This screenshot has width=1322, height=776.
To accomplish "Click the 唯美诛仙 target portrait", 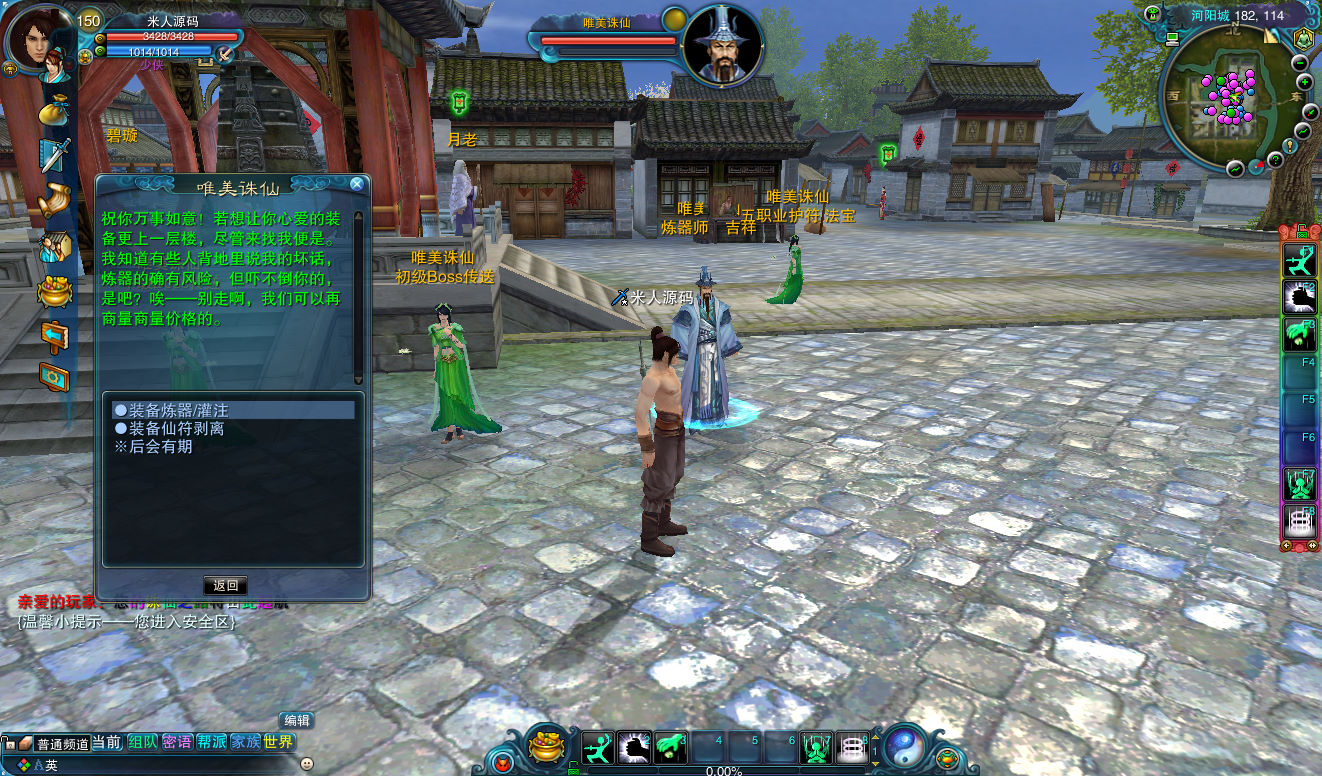I will tap(722, 45).
